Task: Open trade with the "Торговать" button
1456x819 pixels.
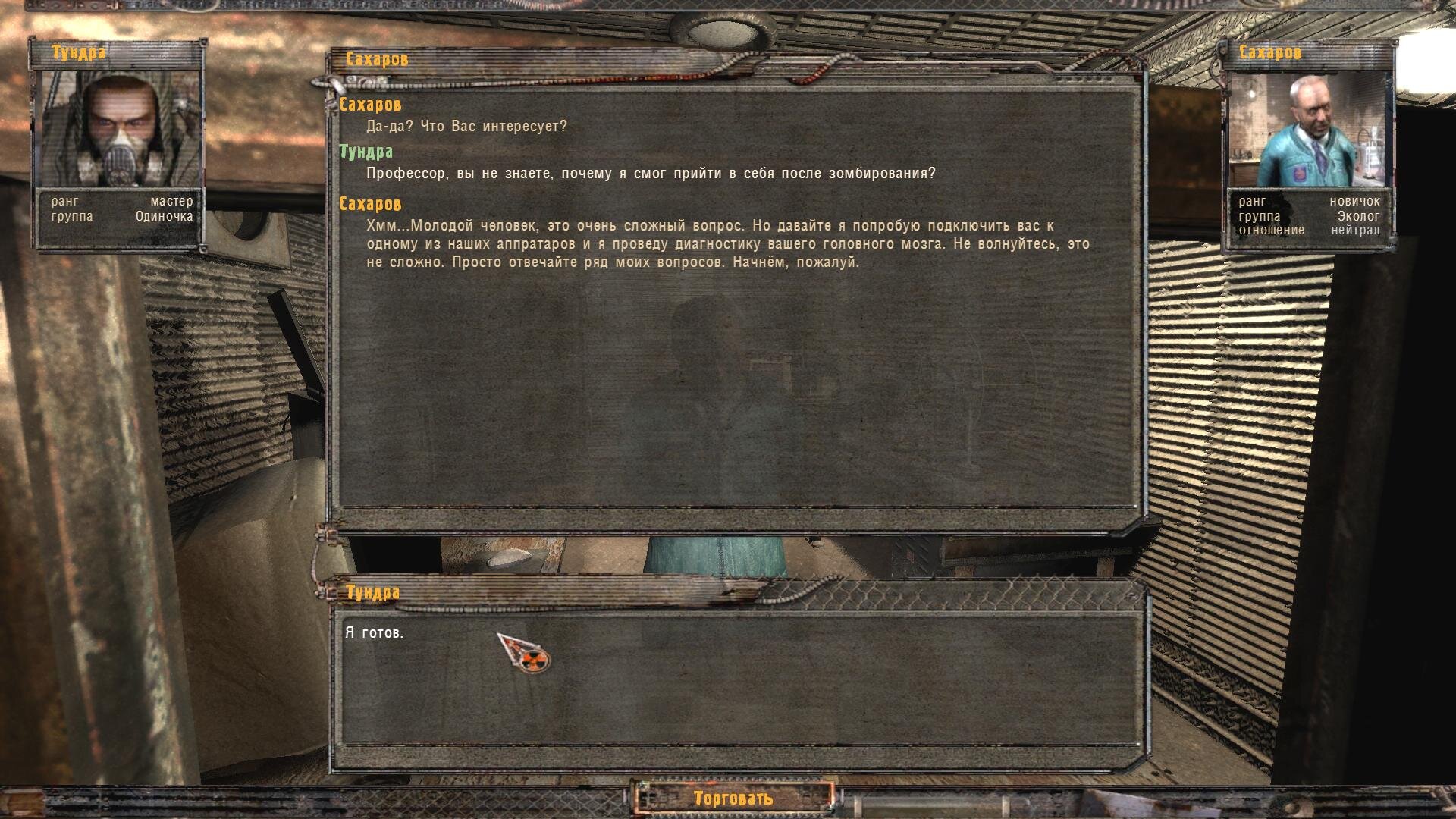Action: (733, 798)
